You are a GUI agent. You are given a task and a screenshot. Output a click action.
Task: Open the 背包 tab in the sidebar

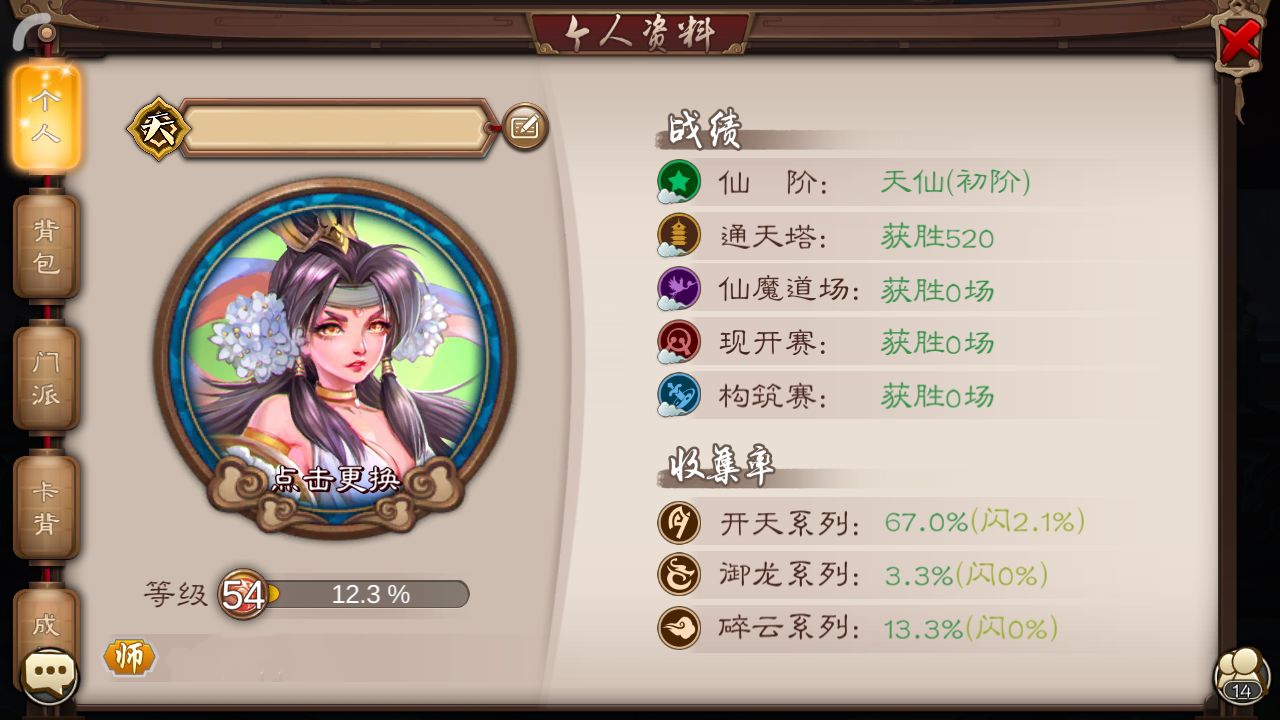click(46, 244)
